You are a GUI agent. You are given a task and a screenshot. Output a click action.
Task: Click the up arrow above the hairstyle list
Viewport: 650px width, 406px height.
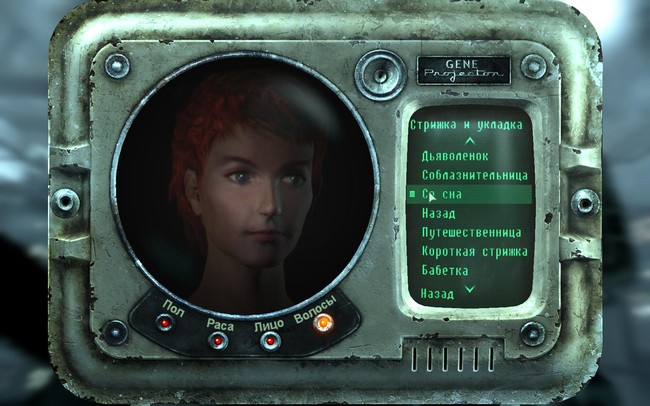[469, 141]
